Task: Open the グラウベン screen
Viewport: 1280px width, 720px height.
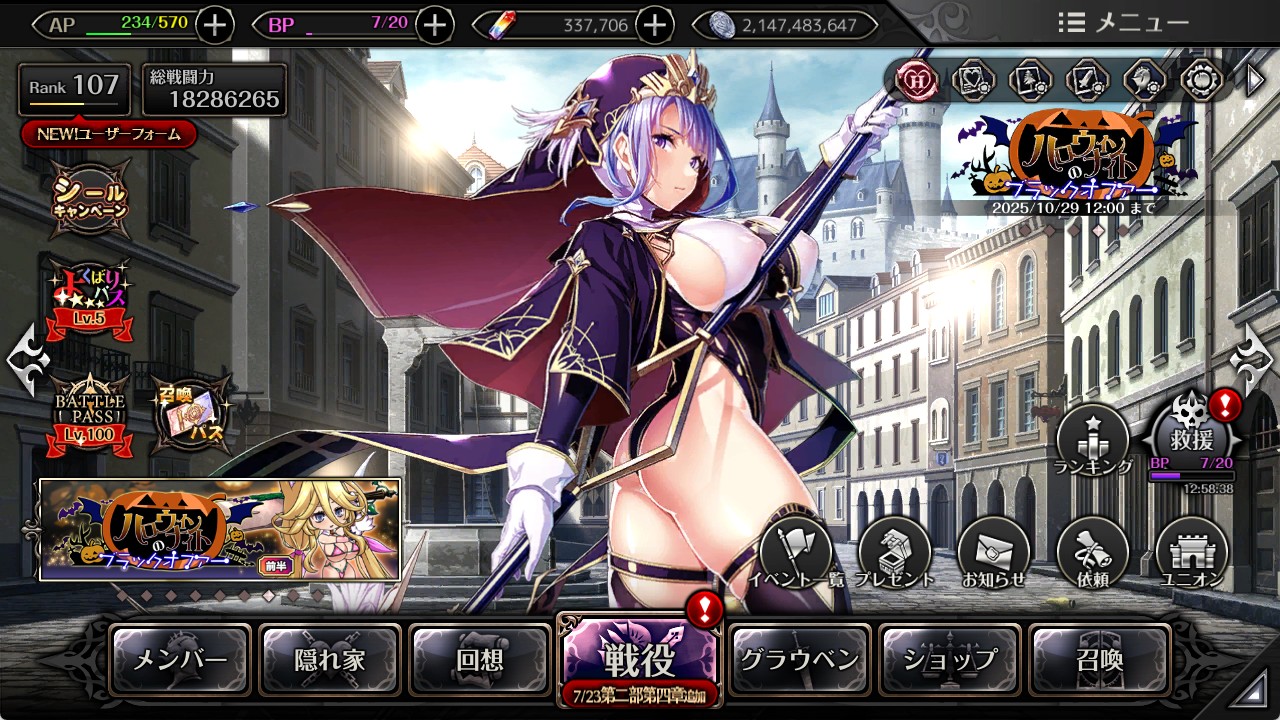Action: [x=799, y=660]
